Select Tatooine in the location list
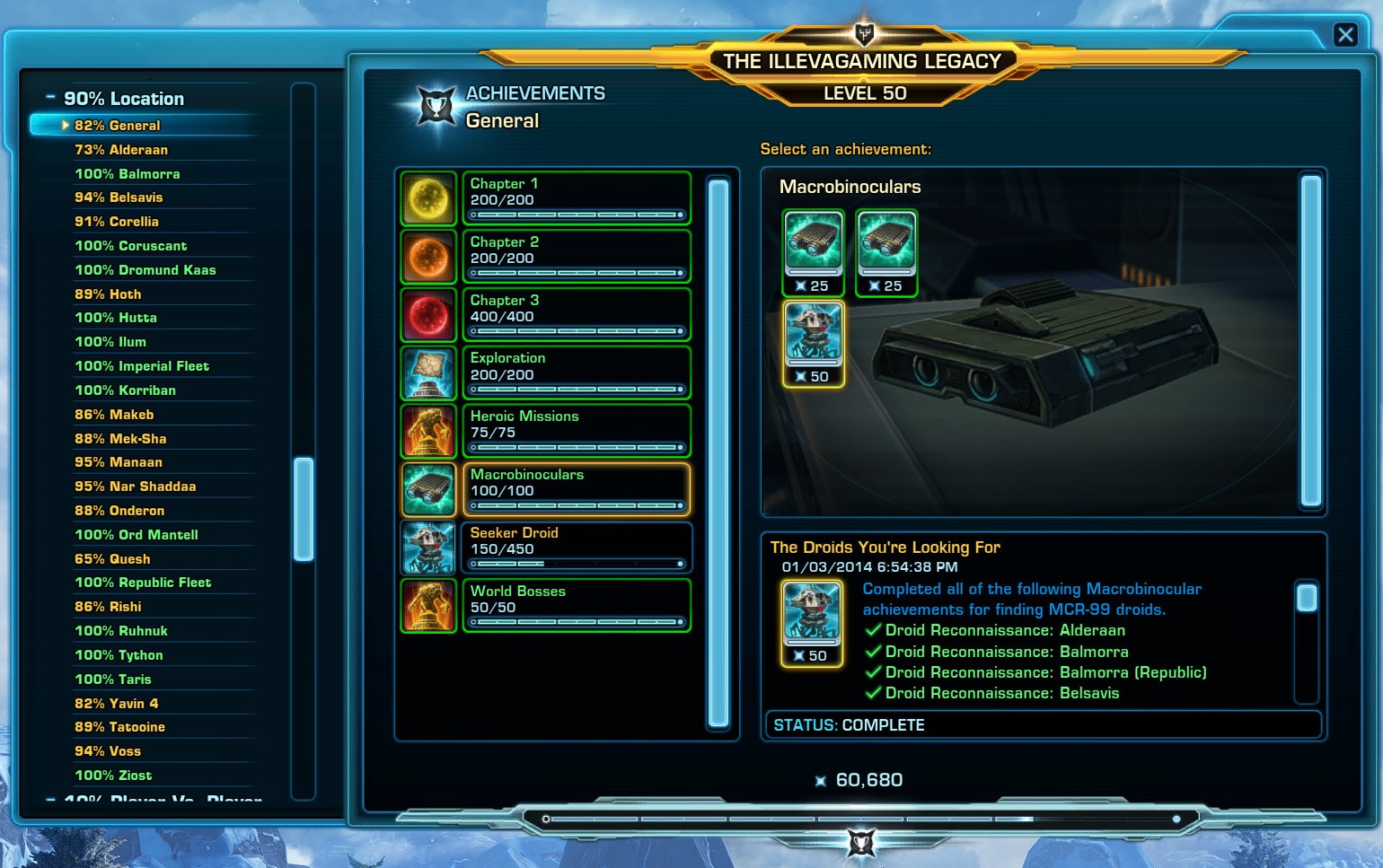The height and width of the screenshot is (868, 1383). pos(119,727)
